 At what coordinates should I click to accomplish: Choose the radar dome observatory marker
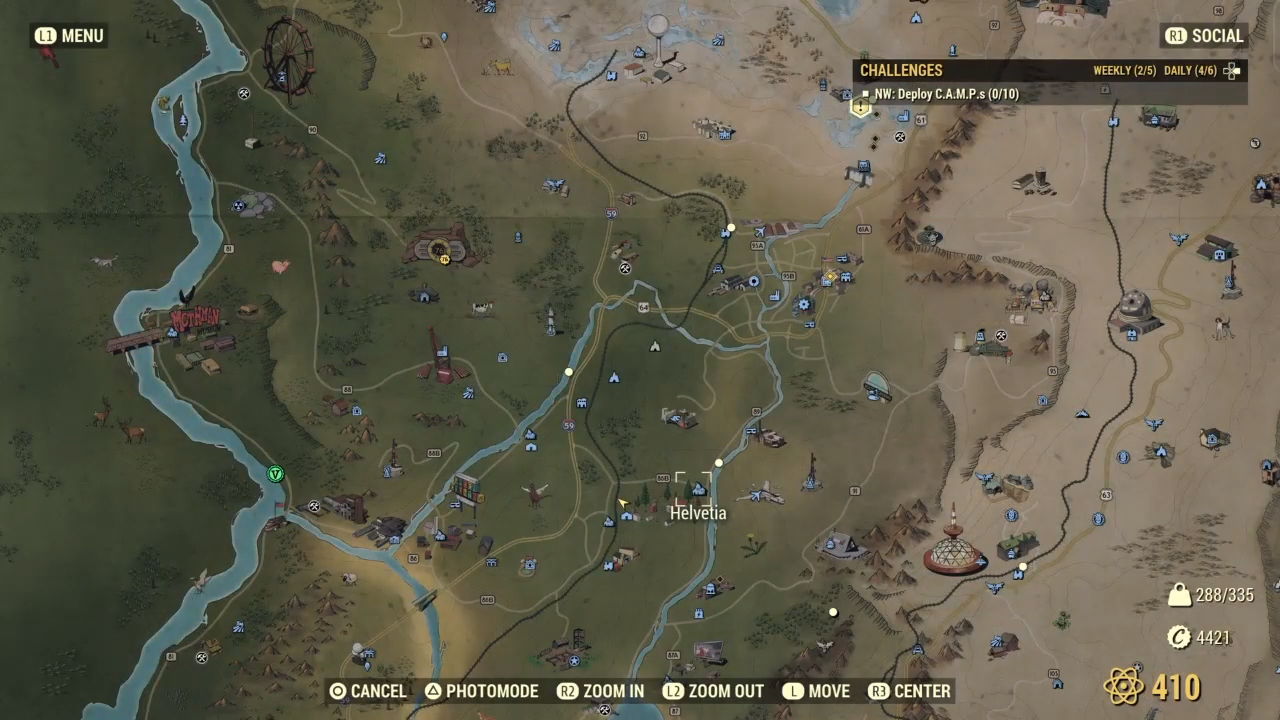pos(1135,309)
